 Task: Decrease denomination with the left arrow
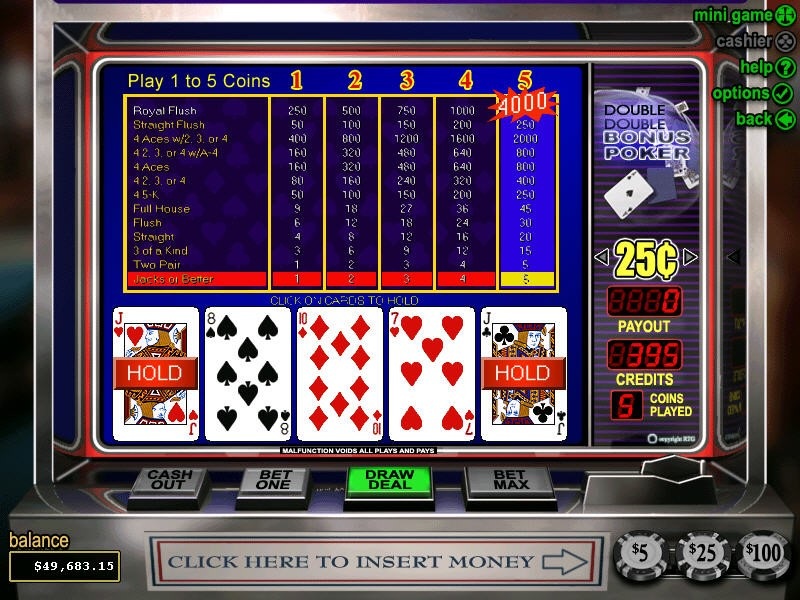(600, 258)
